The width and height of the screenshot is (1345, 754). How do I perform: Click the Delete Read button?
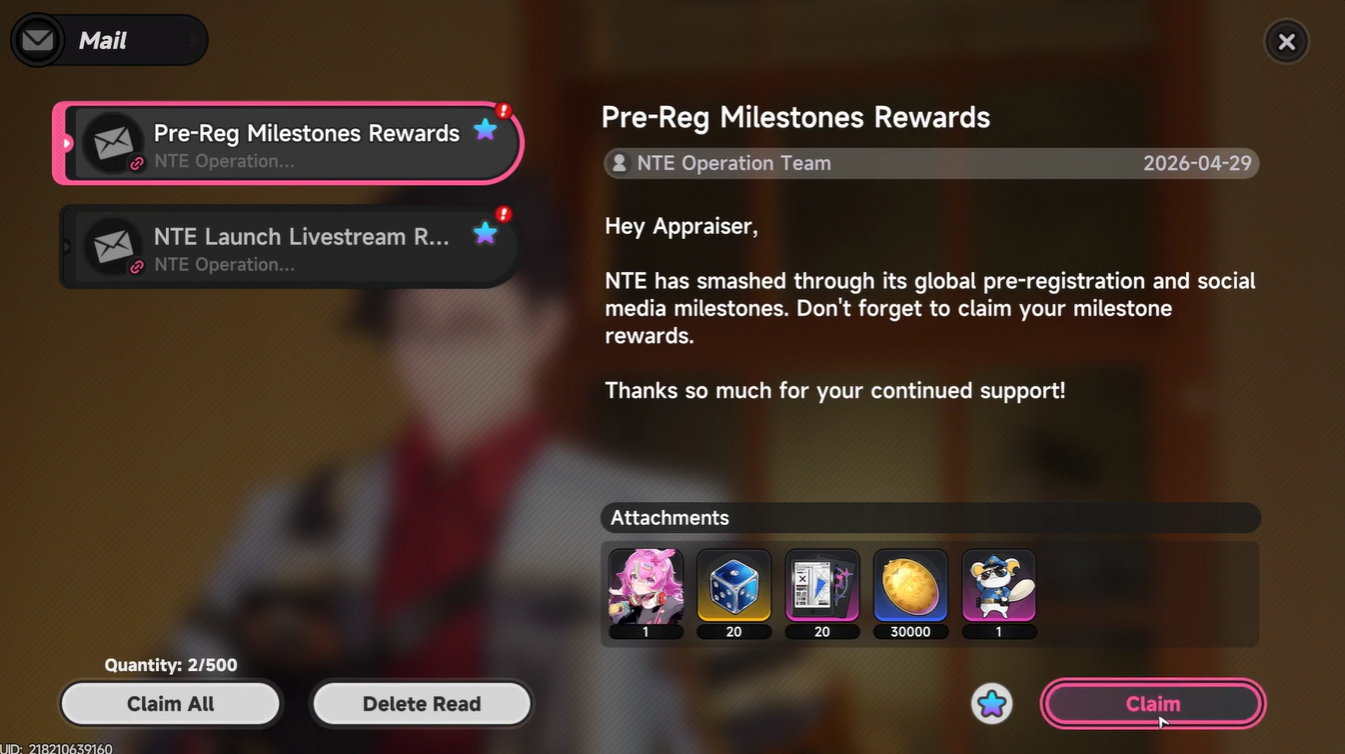[x=421, y=703]
